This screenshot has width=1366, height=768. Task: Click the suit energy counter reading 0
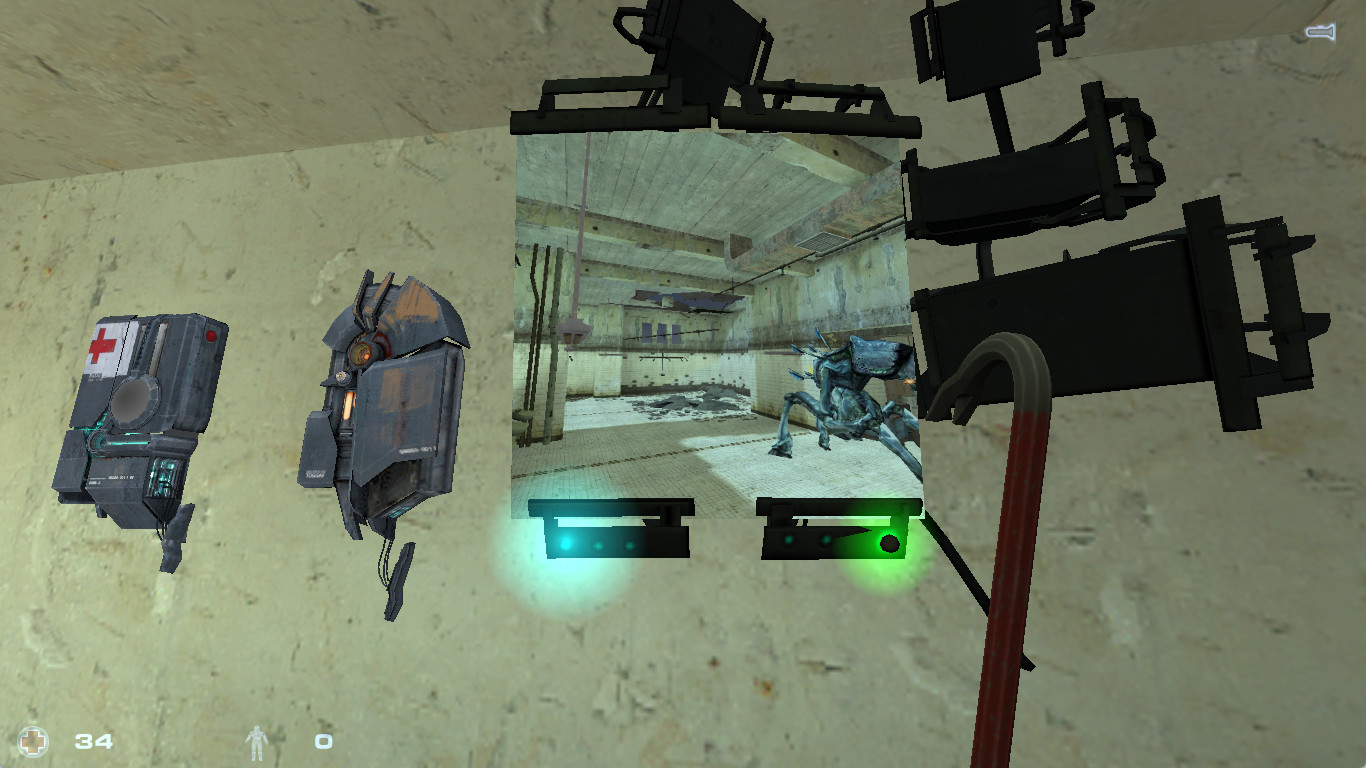pyautogui.click(x=322, y=741)
